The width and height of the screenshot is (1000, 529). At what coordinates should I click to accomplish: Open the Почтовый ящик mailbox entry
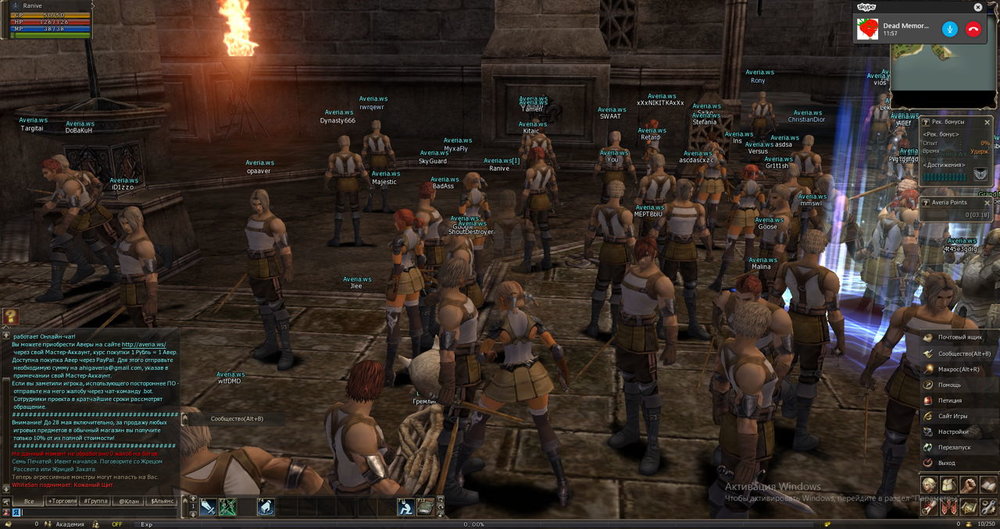tap(958, 337)
